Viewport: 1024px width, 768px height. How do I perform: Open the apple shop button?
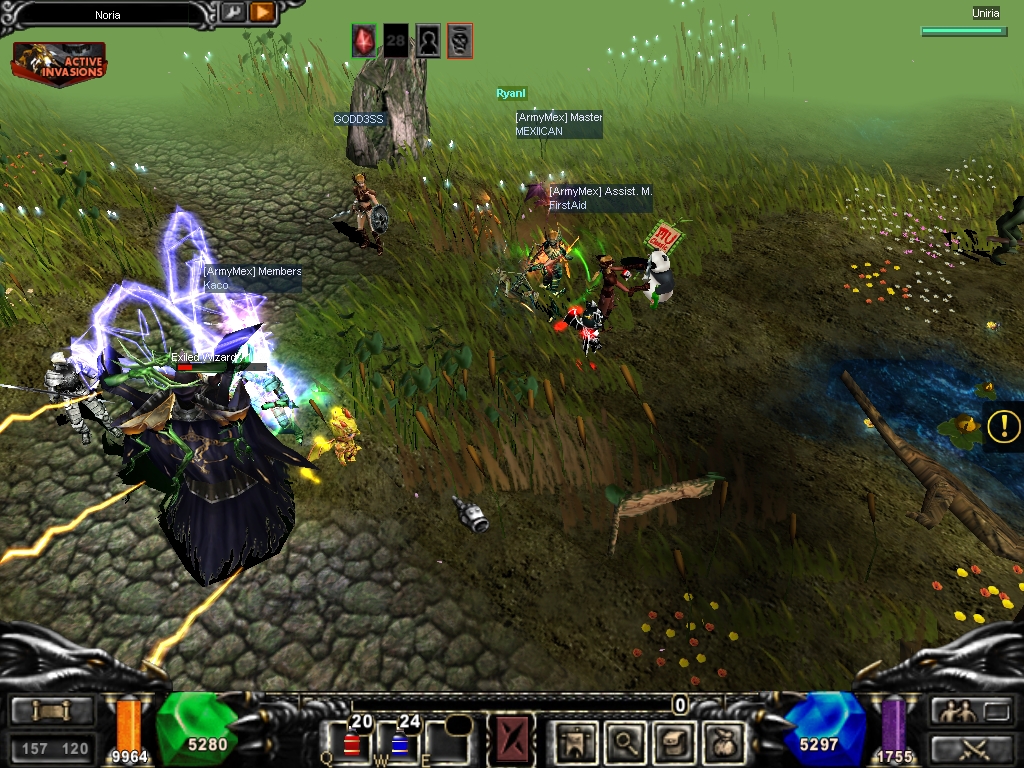point(721,741)
